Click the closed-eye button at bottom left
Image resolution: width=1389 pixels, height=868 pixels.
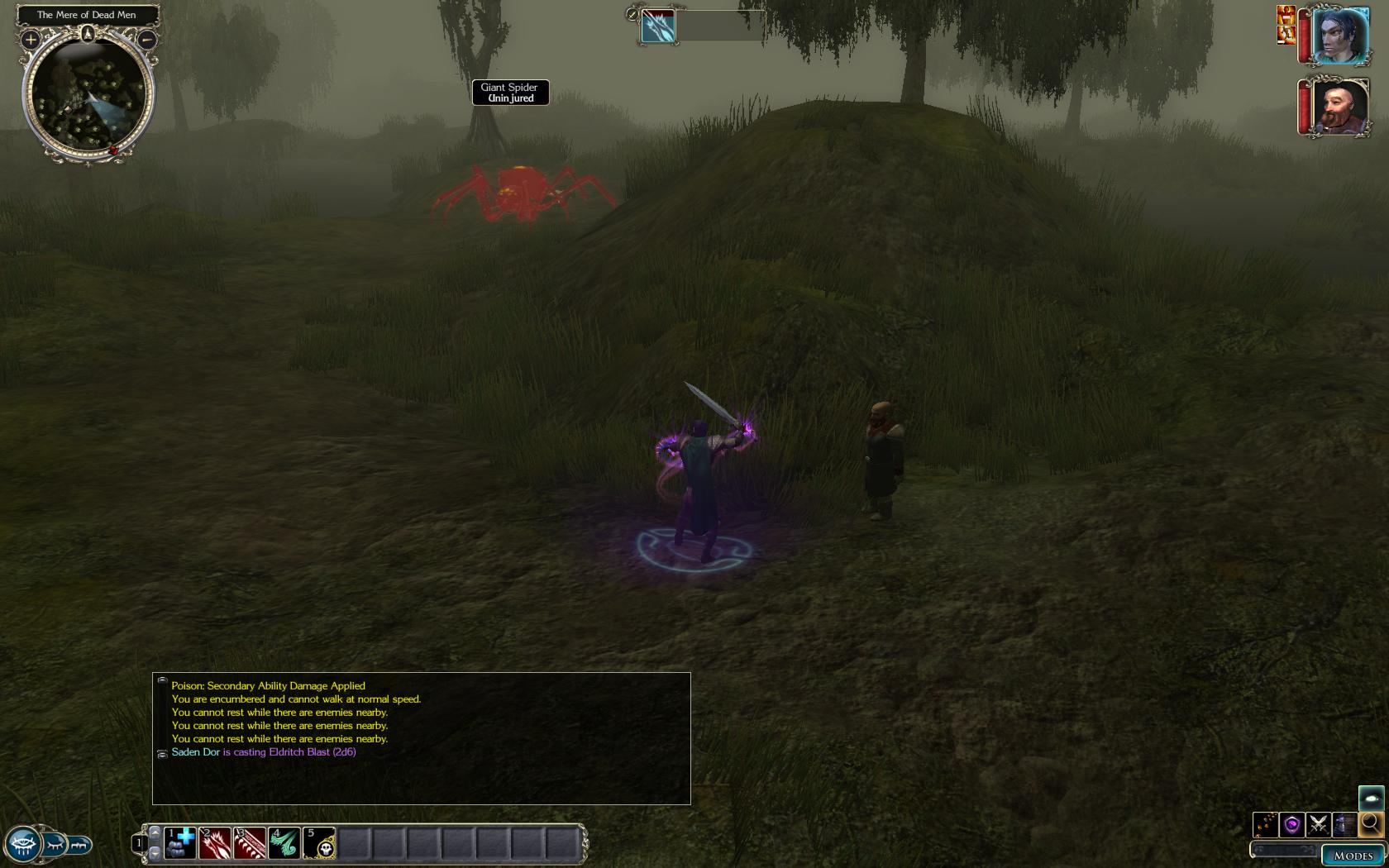click(55, 845)
